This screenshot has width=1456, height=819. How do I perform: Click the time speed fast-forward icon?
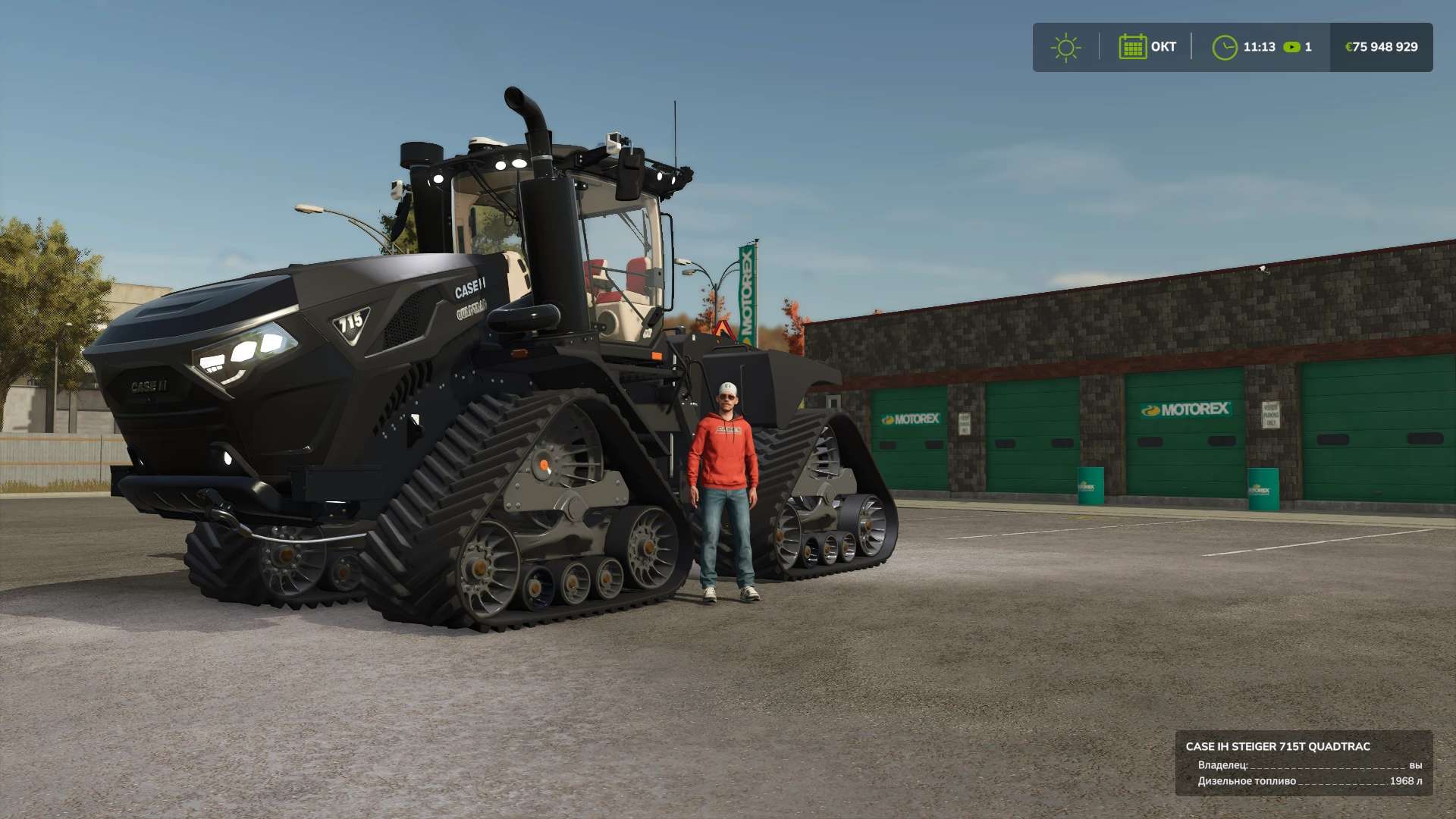click(1291, 47)
